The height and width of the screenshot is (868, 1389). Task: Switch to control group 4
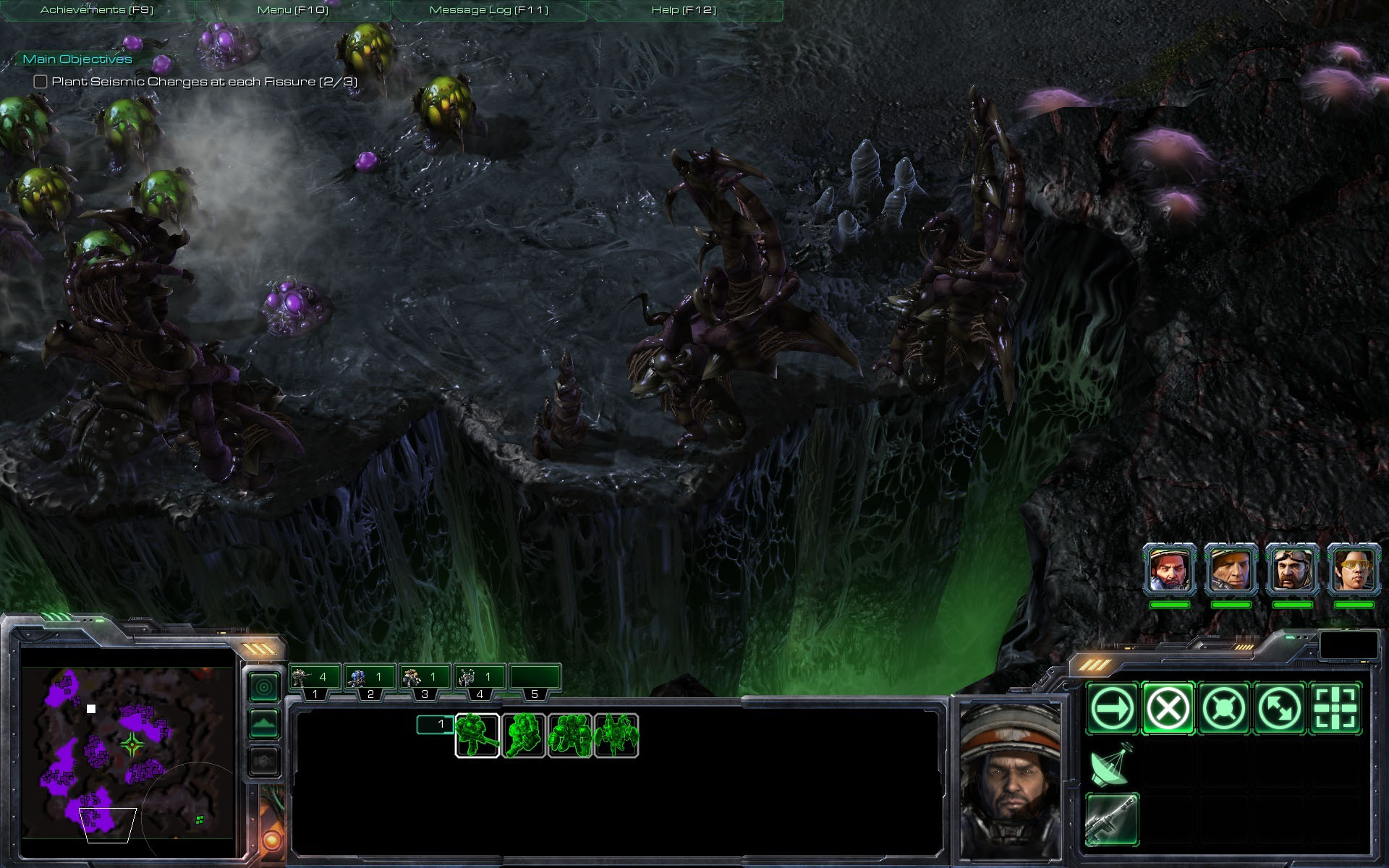tap(479, 678)
